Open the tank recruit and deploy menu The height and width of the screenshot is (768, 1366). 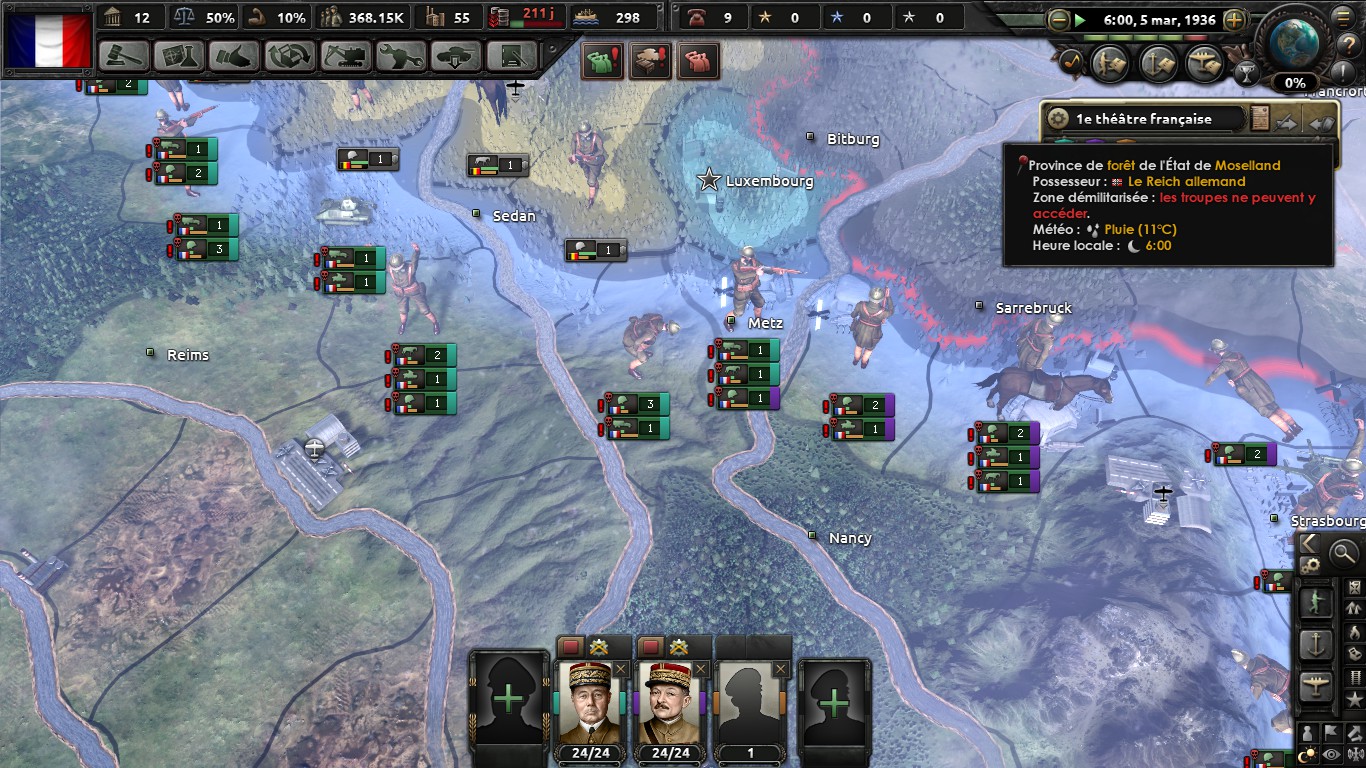(454, 56)
